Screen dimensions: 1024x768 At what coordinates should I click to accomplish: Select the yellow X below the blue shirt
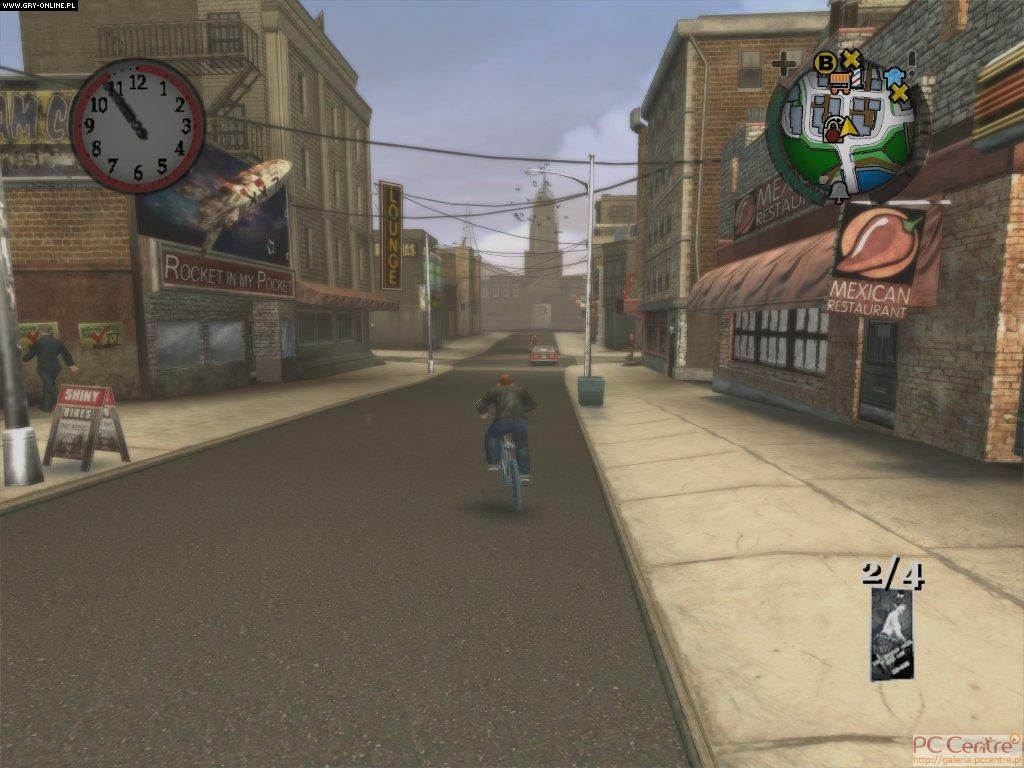pyautogui.click(x=899, y=93)
